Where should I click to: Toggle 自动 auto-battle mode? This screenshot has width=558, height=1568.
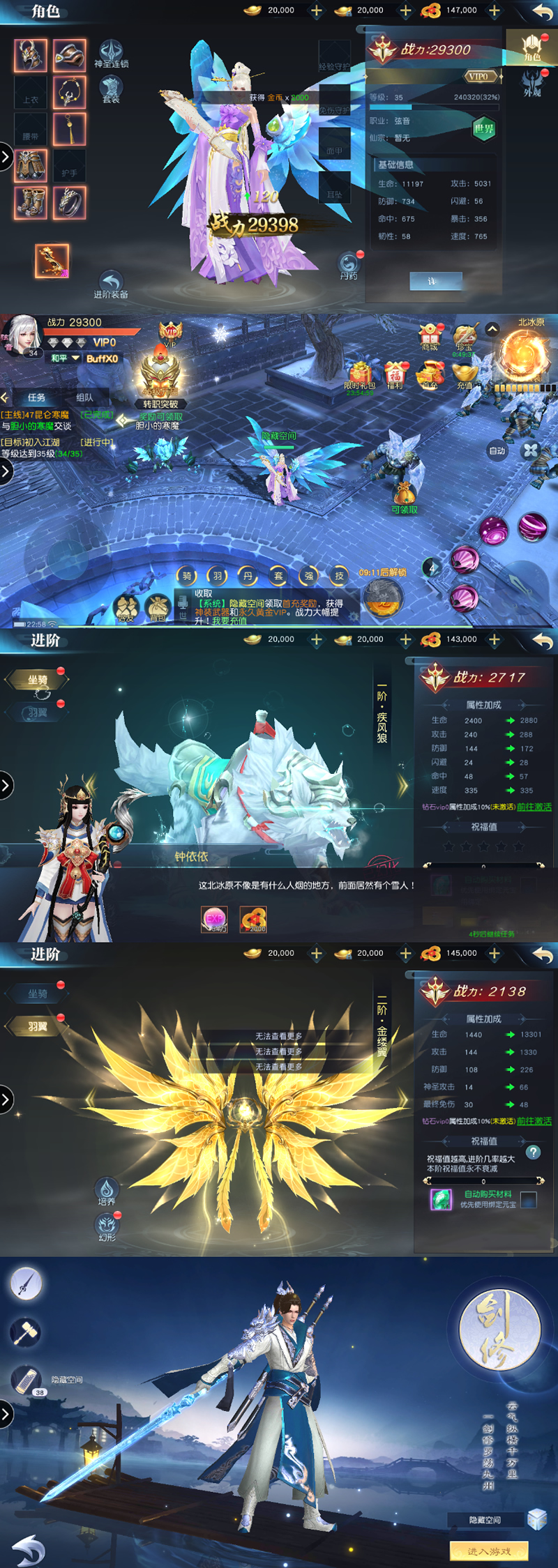click(x=497, y=451)
